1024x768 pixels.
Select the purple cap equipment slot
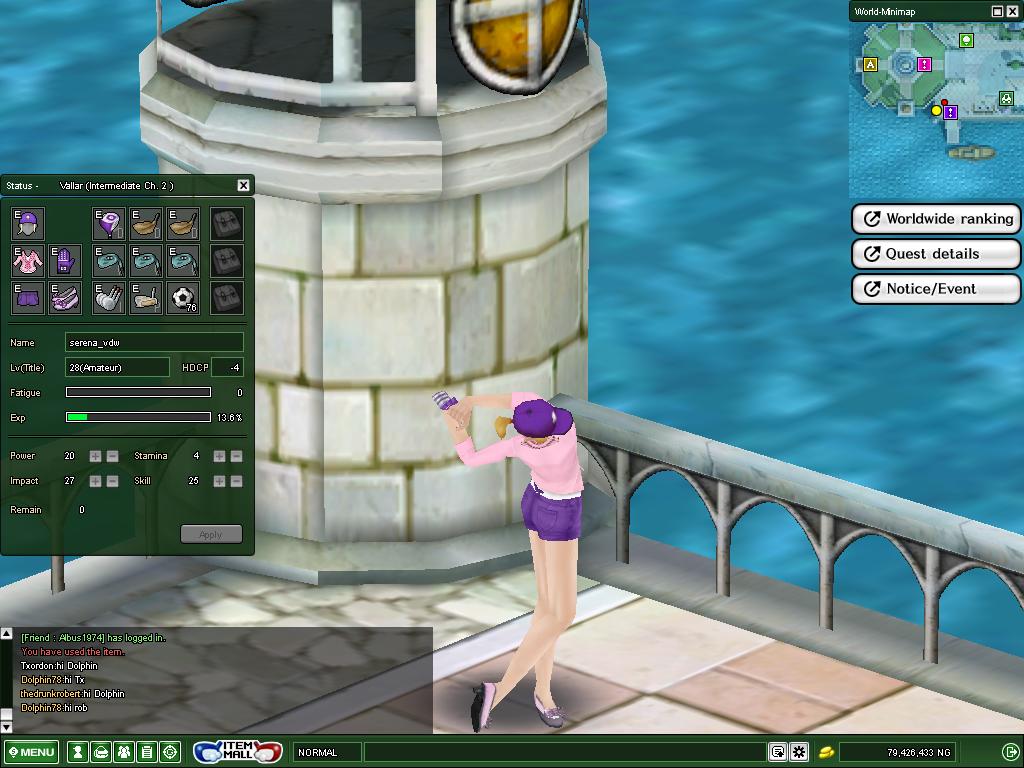point(27,223)
